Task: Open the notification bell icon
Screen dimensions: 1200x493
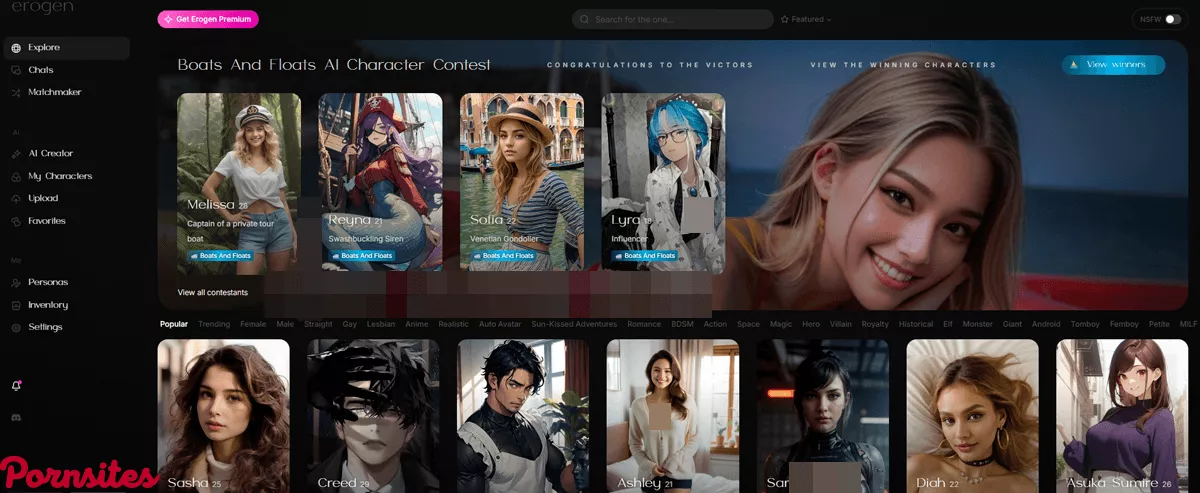Action: [x=16, y=385]
